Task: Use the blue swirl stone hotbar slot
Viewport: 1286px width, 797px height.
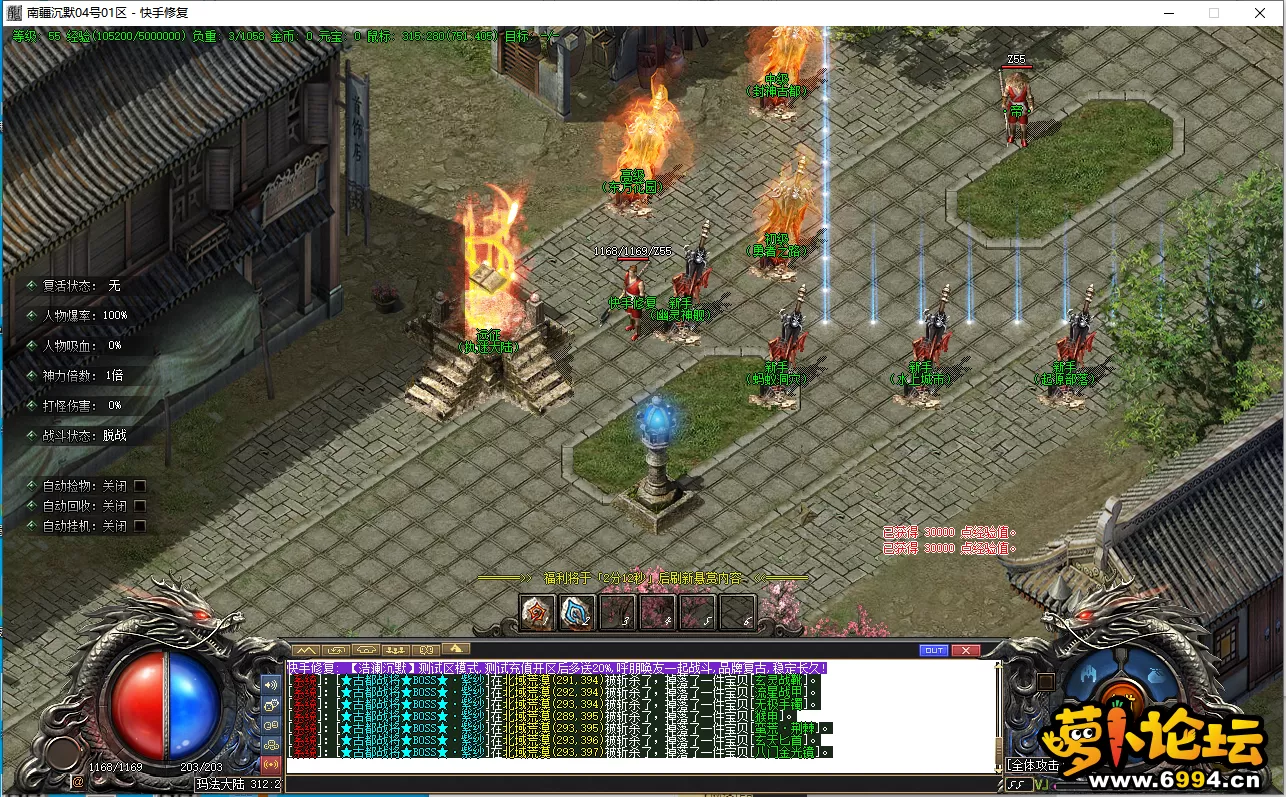Action: pyautogui.click(x=577, y=612)
